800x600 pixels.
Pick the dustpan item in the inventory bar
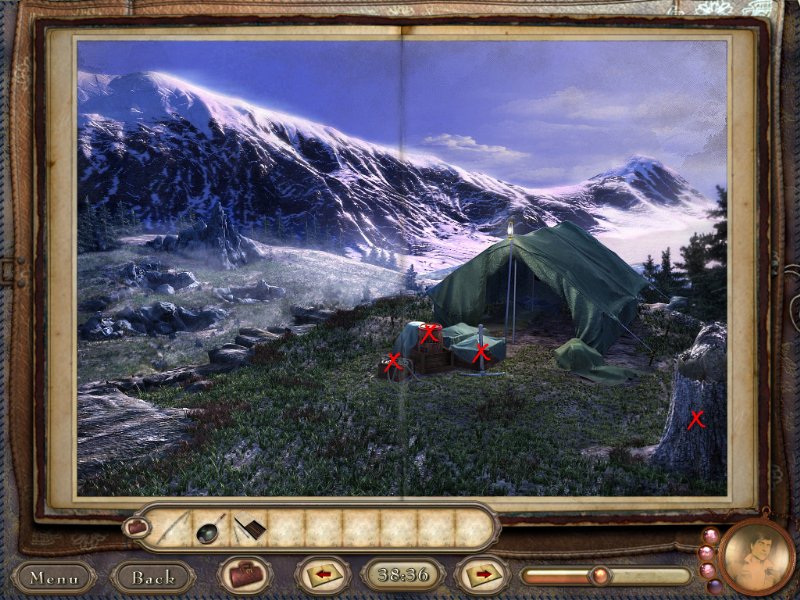click(x=250, y=526)
